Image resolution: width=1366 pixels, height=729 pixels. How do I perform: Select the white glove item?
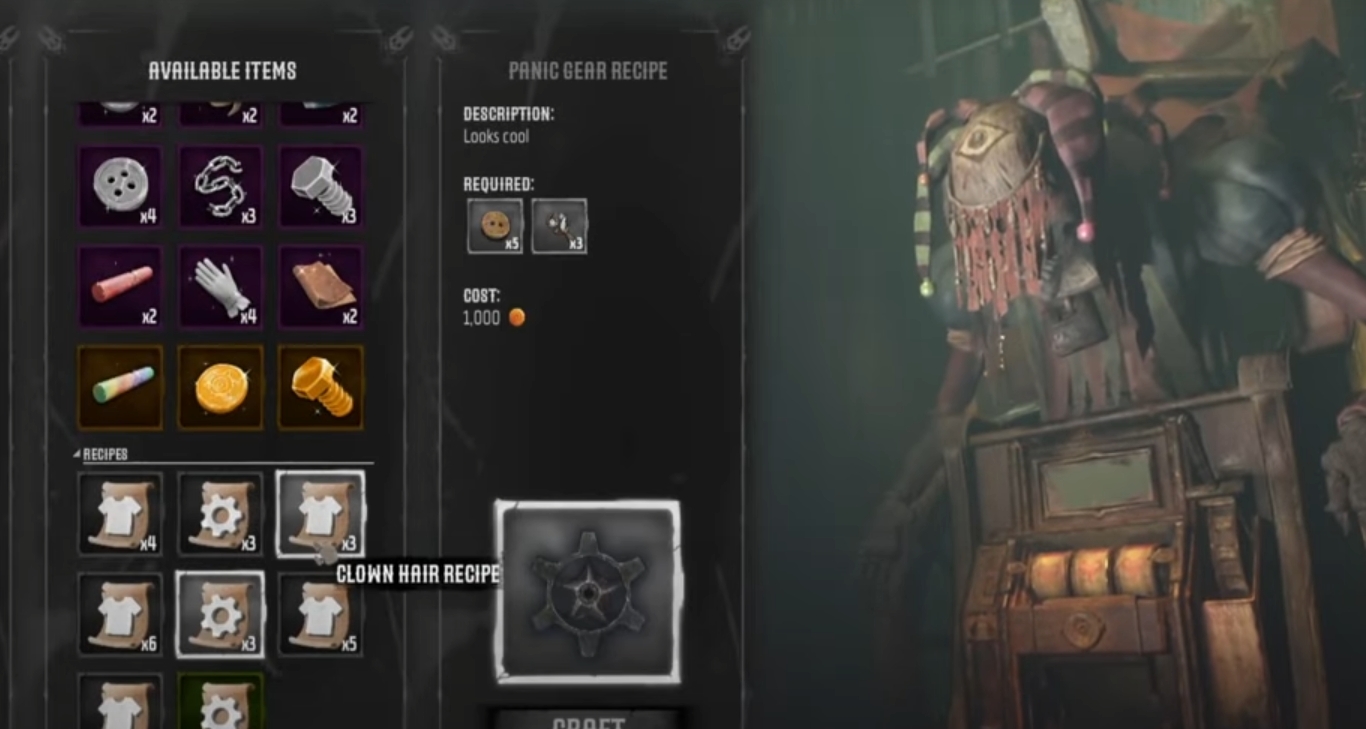220,287
